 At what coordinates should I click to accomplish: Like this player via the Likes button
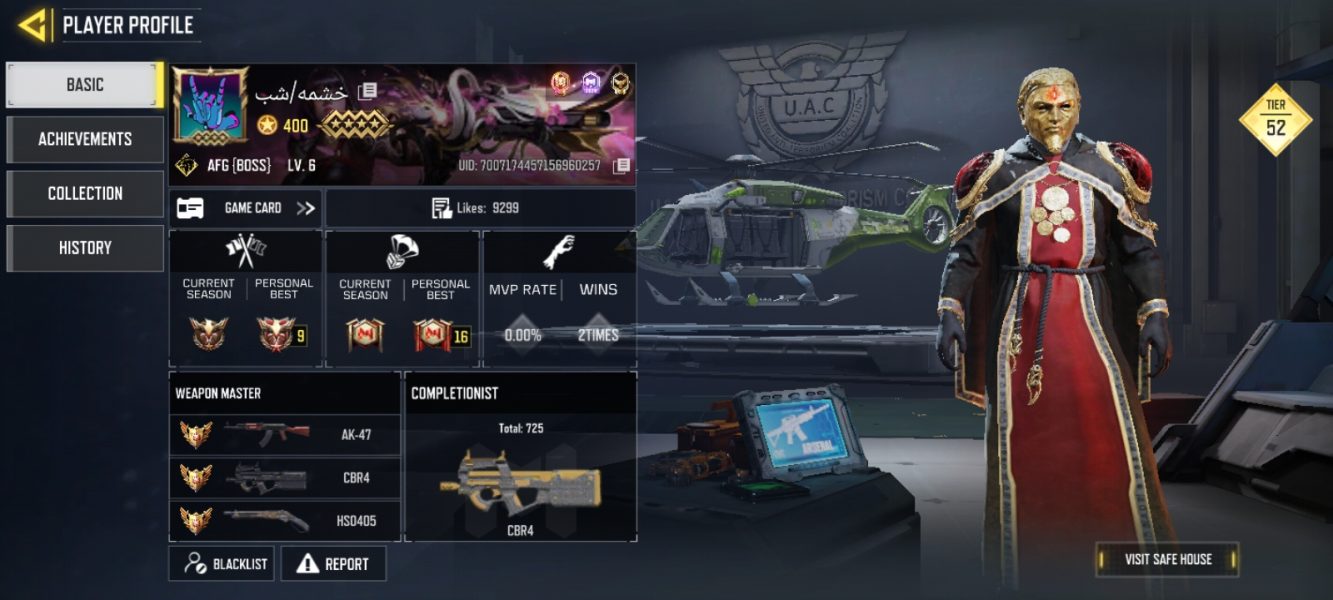[480, 208]
